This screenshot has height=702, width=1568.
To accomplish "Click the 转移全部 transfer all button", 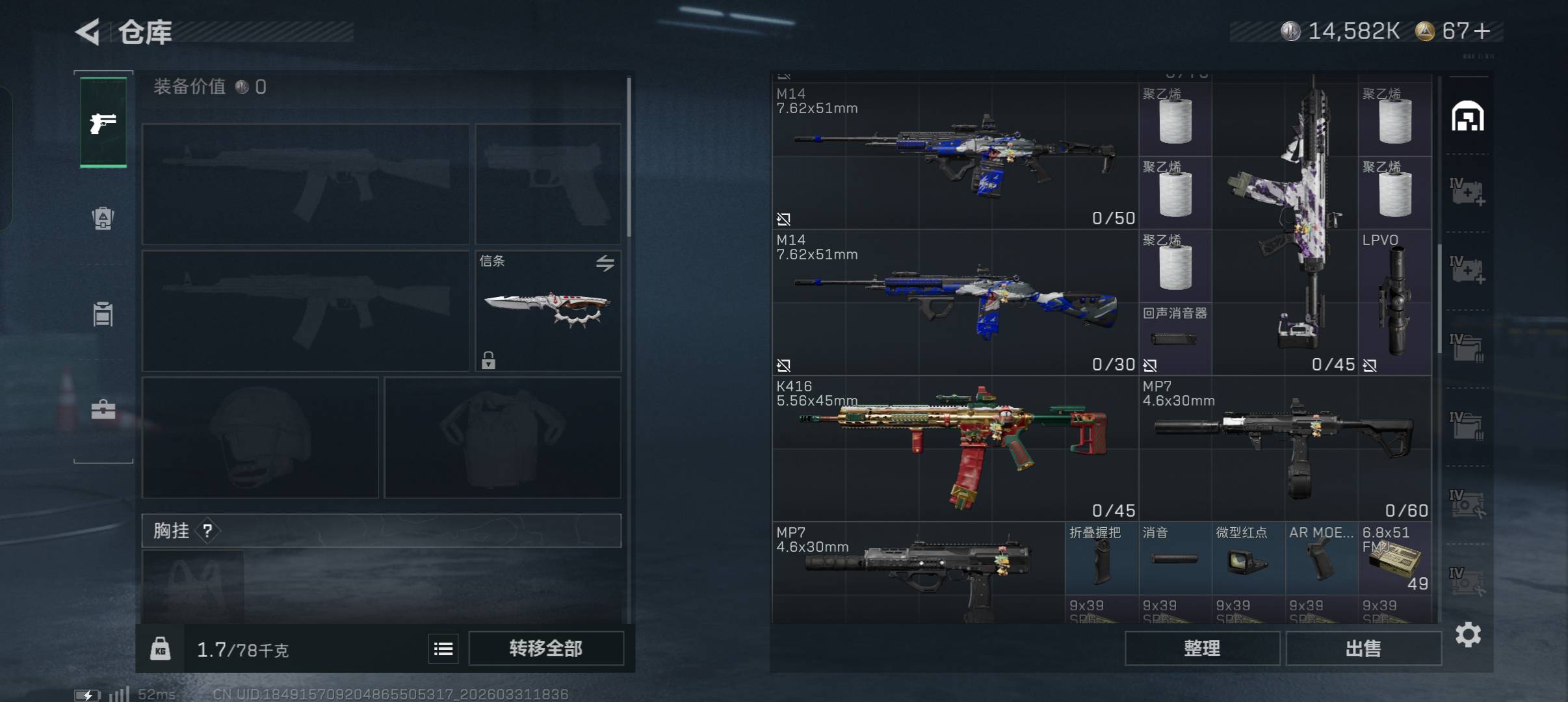I will click(545, 648).
